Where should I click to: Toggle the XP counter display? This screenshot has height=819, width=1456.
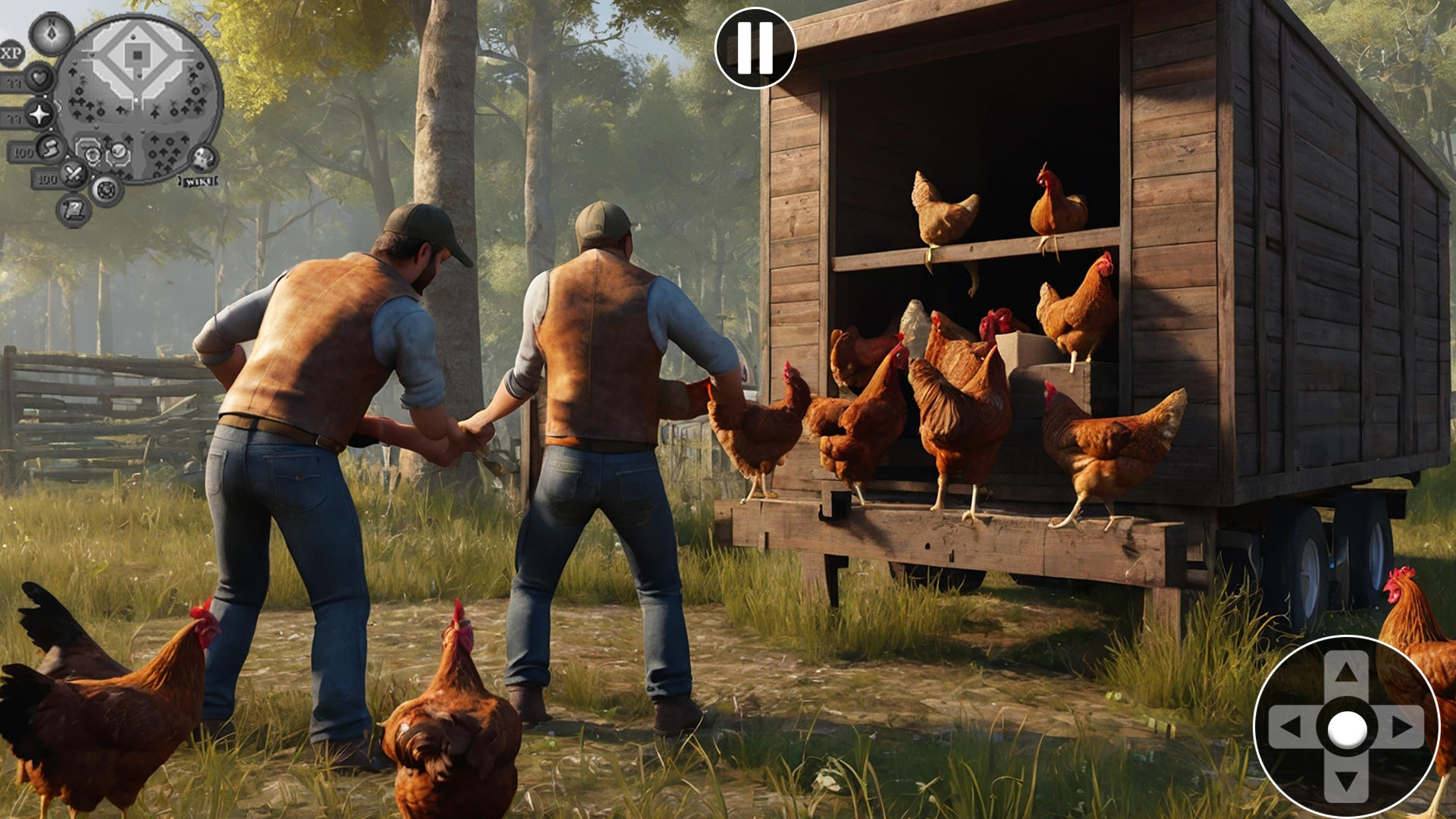9,52
